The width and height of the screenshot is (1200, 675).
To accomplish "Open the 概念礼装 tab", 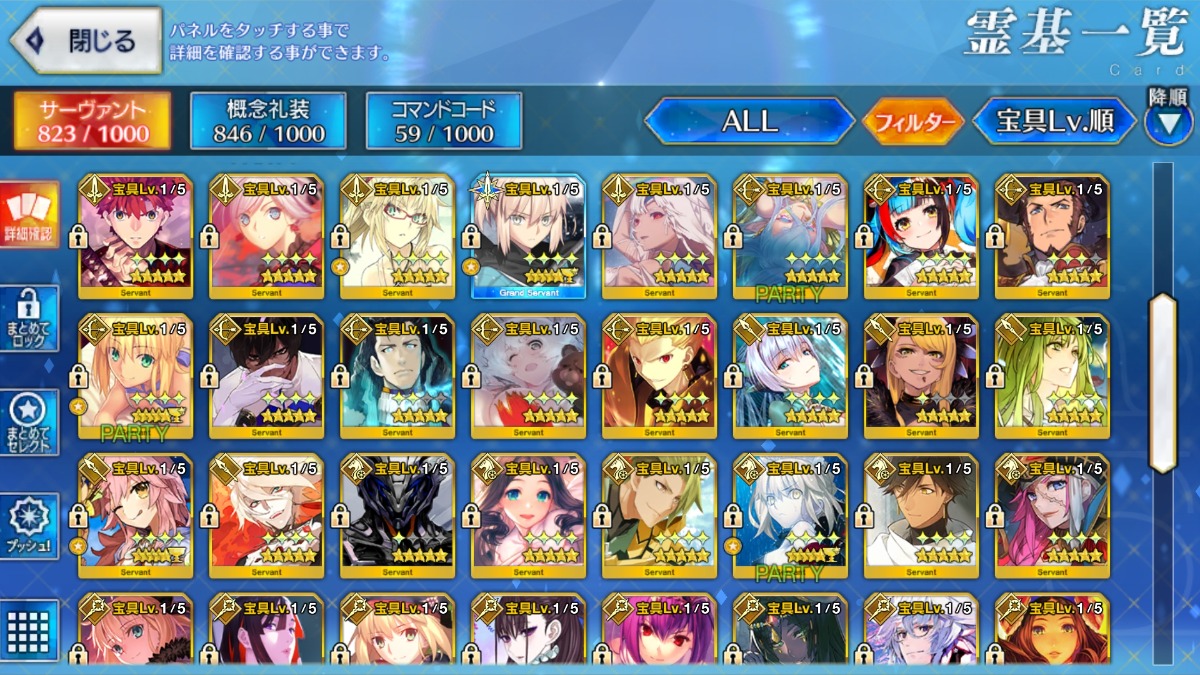I will (x=268, y=122).
